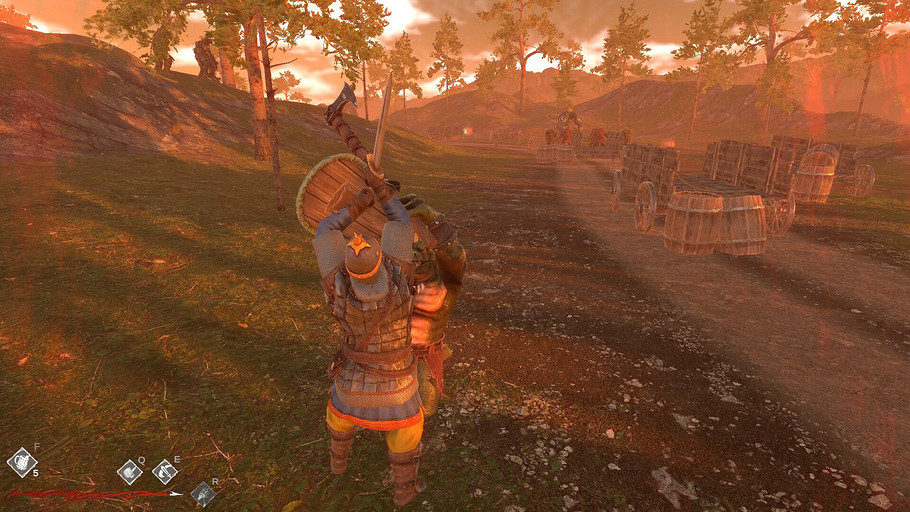Select the dimmed fist ability icon
Viewport: 910px width, 512px height.
point(203,493)
